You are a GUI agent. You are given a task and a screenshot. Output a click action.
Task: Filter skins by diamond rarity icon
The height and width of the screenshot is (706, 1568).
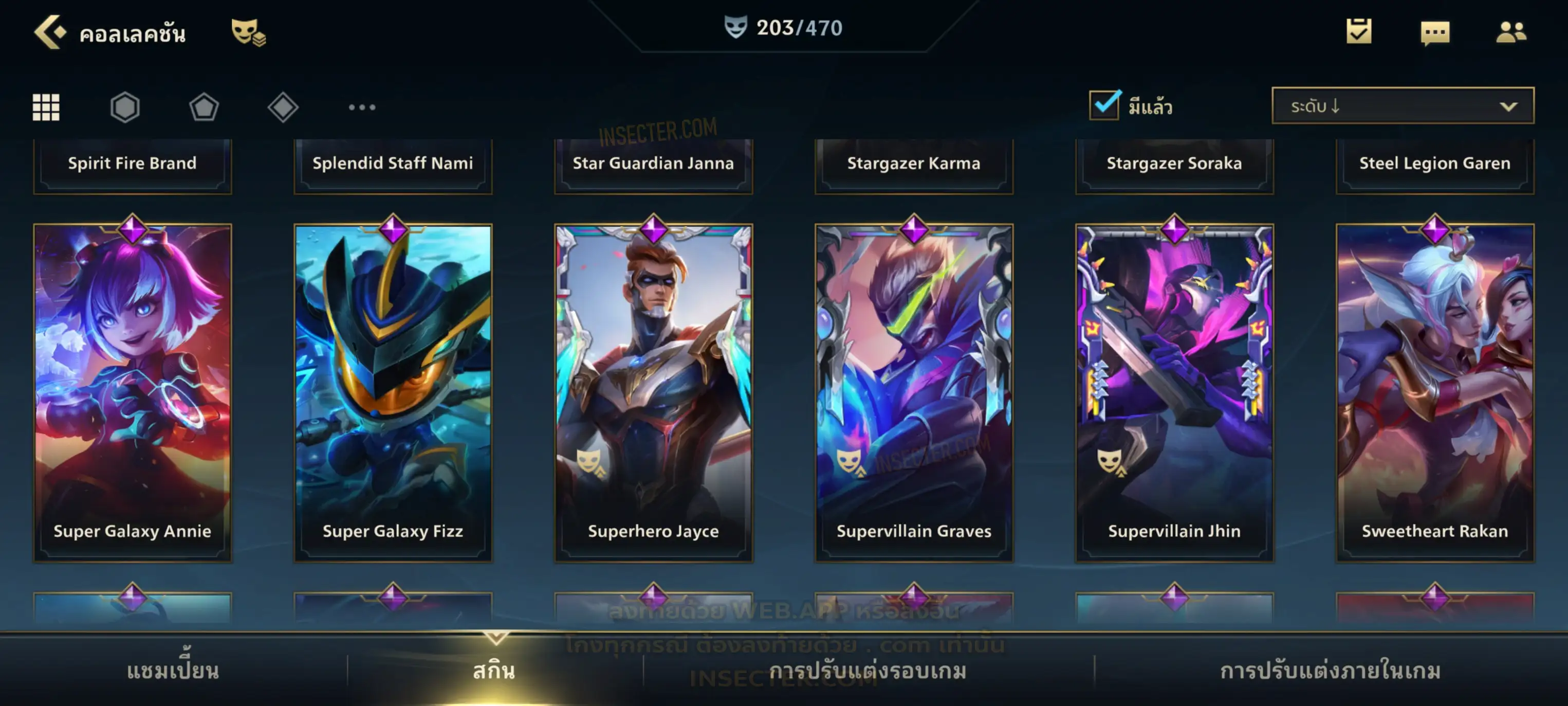(283, 107)
